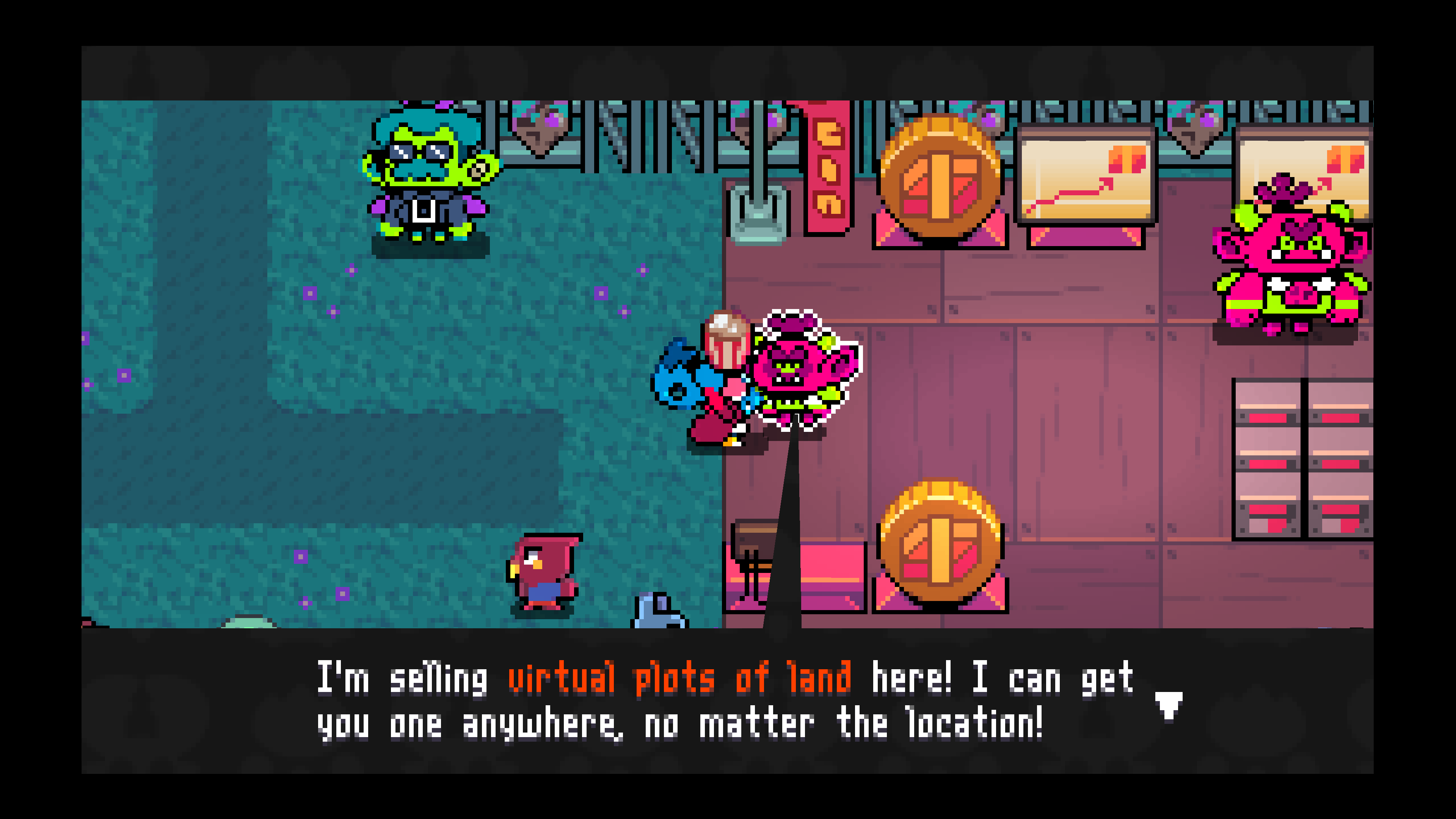The width and height of the screenshot is (1456, 819).
Task: Advance dialogue with the white down arrow
Action: click(x=1168, y=705)
